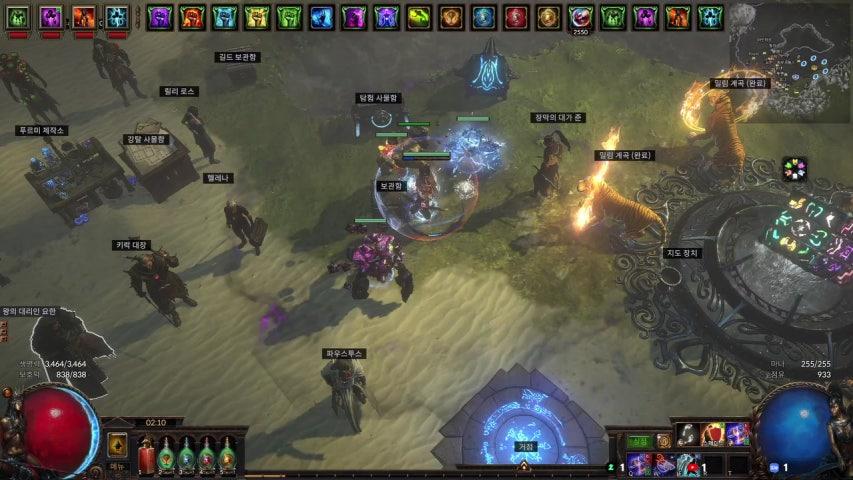The height and width of the screenshot is (480, 853).
Task: Open the minimap in the corner
Action: coord(789,60)
